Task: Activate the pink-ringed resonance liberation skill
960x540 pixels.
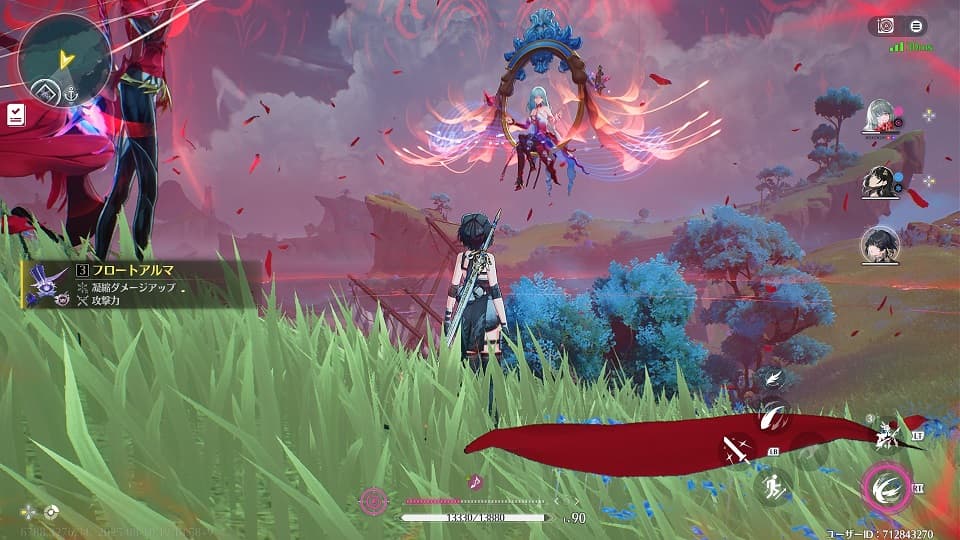Action: pos(886,488)
